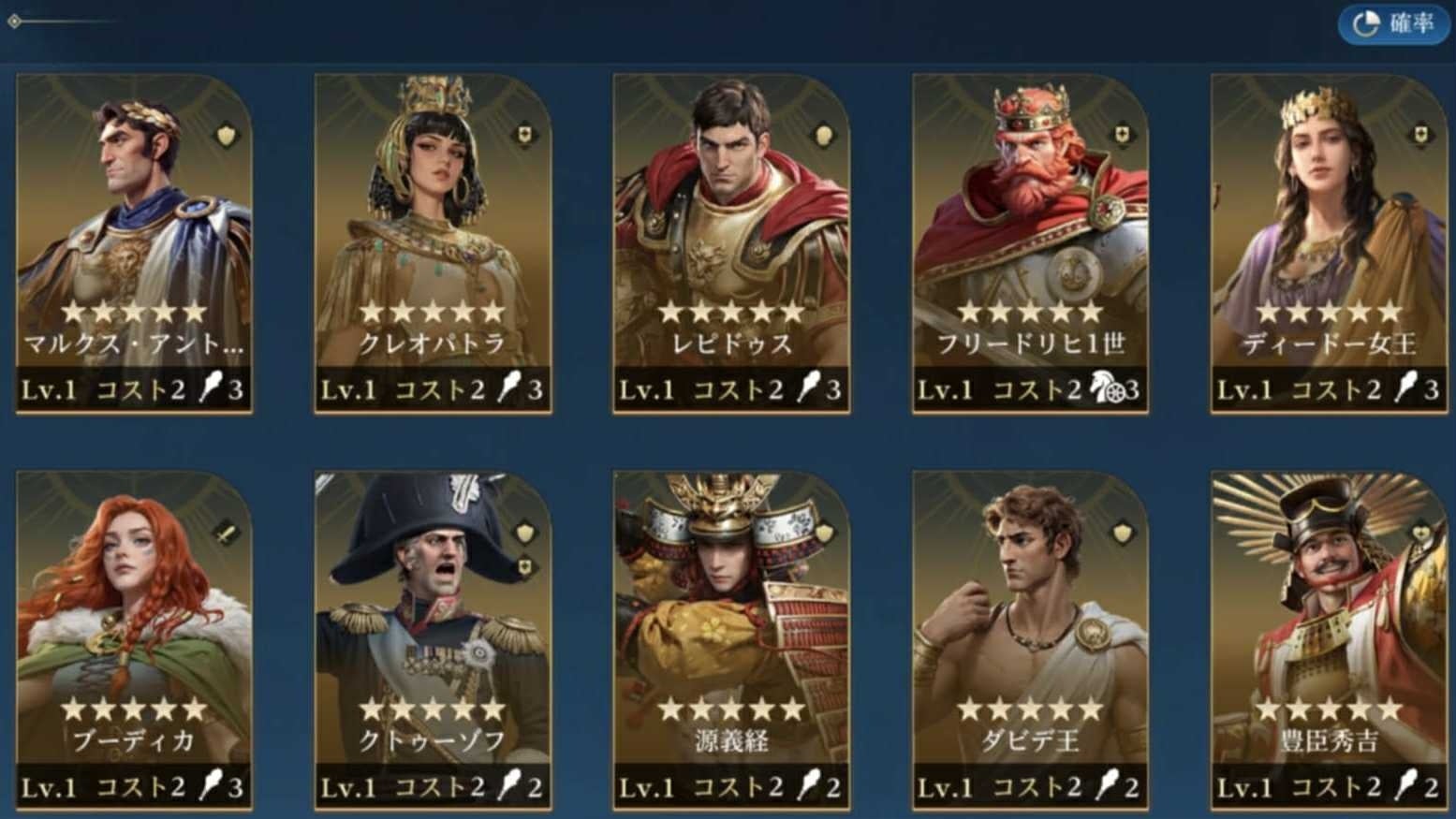The width and height of the screenshot is (1456, 819).
Task: Choose the クレオパトラ hero card
Action: [x=433, y=243]
